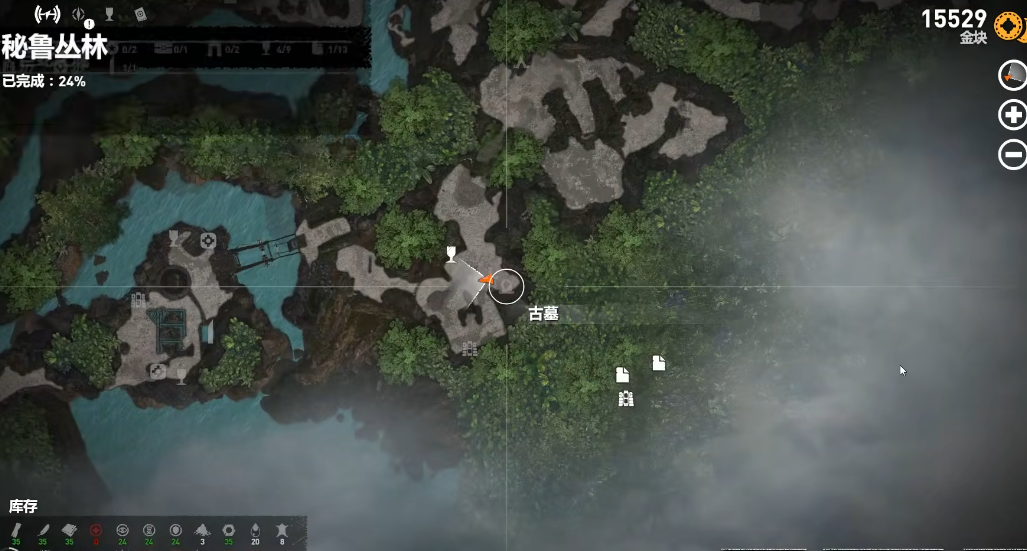This screenshot has height=551, width=1027.
Task: Zoom out the map with minus button
Action: click(1013, 154)
